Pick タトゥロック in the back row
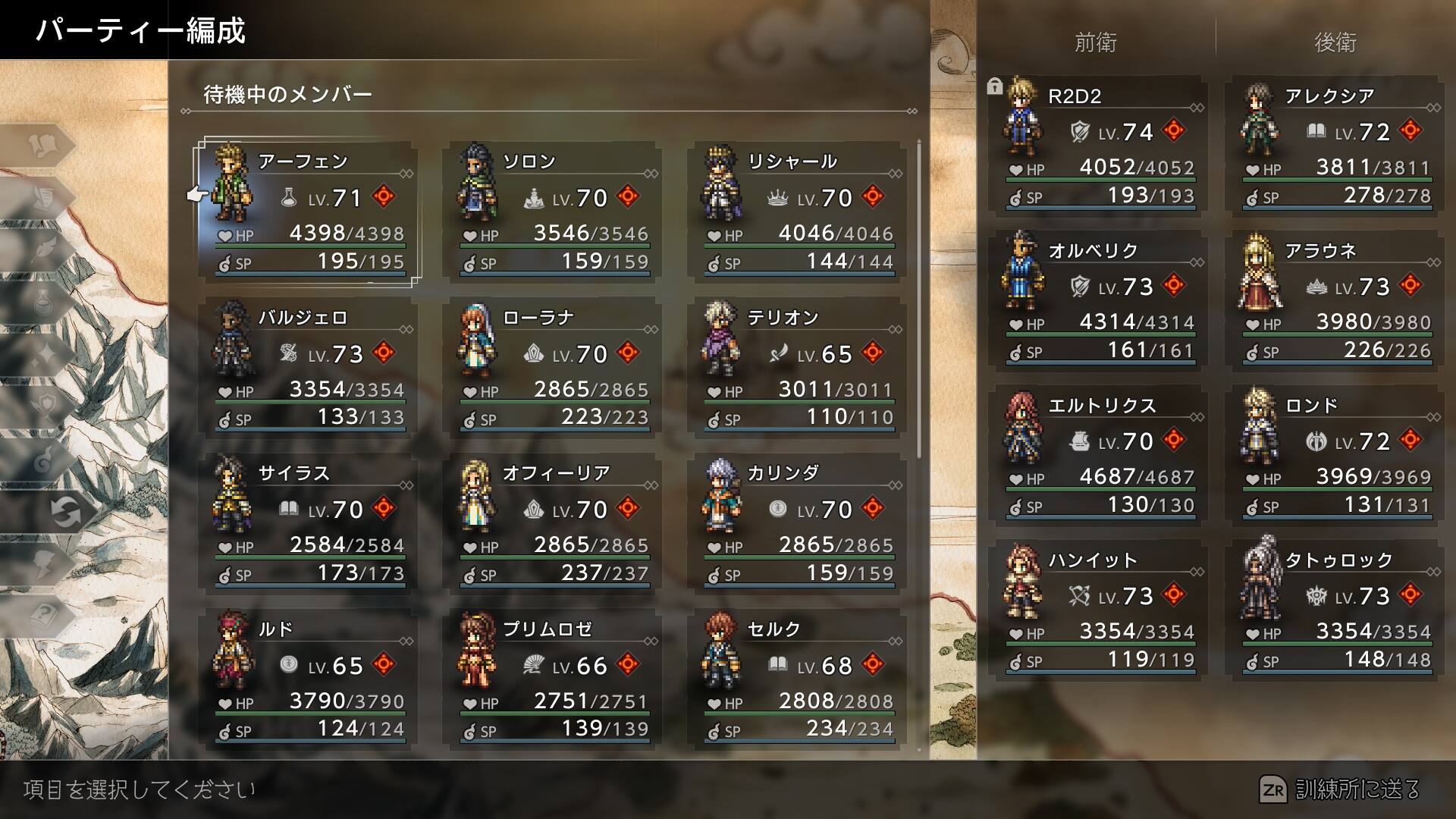Screen dimensions: 1456x819 click(1333, 610)
